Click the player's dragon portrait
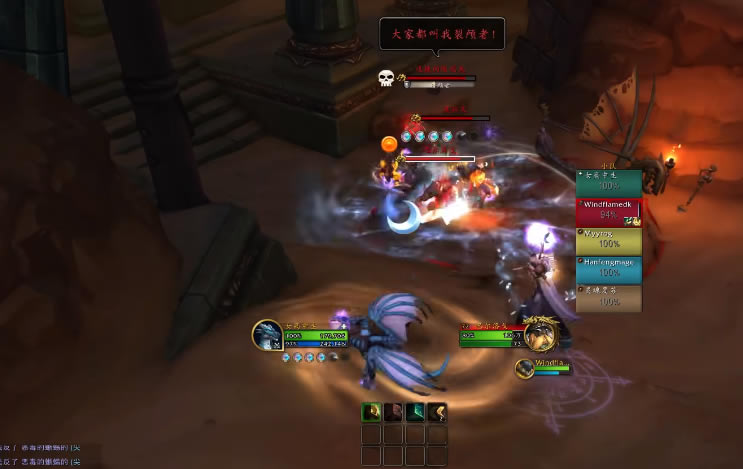 267,334
